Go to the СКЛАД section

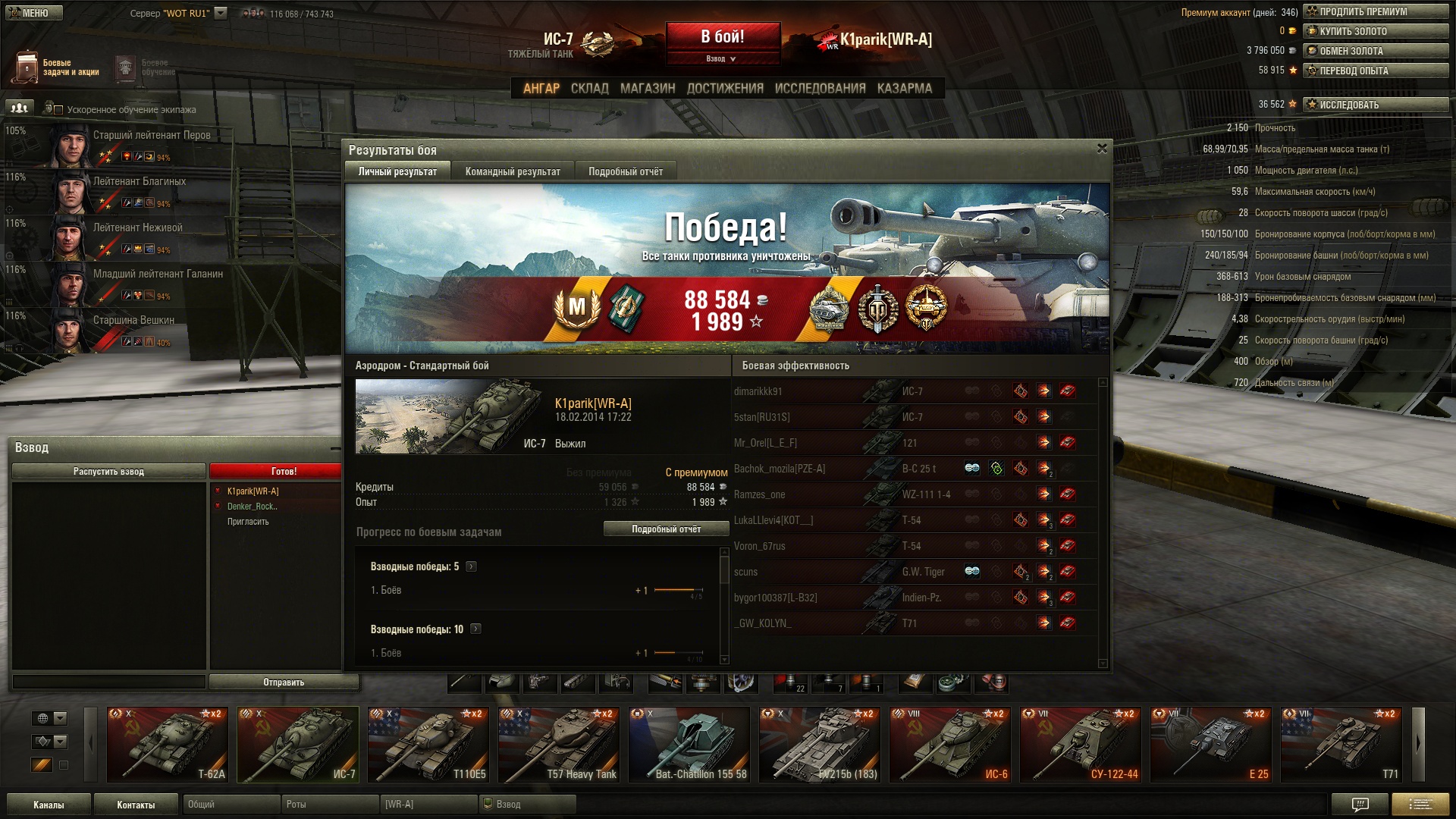pos(589,89)
